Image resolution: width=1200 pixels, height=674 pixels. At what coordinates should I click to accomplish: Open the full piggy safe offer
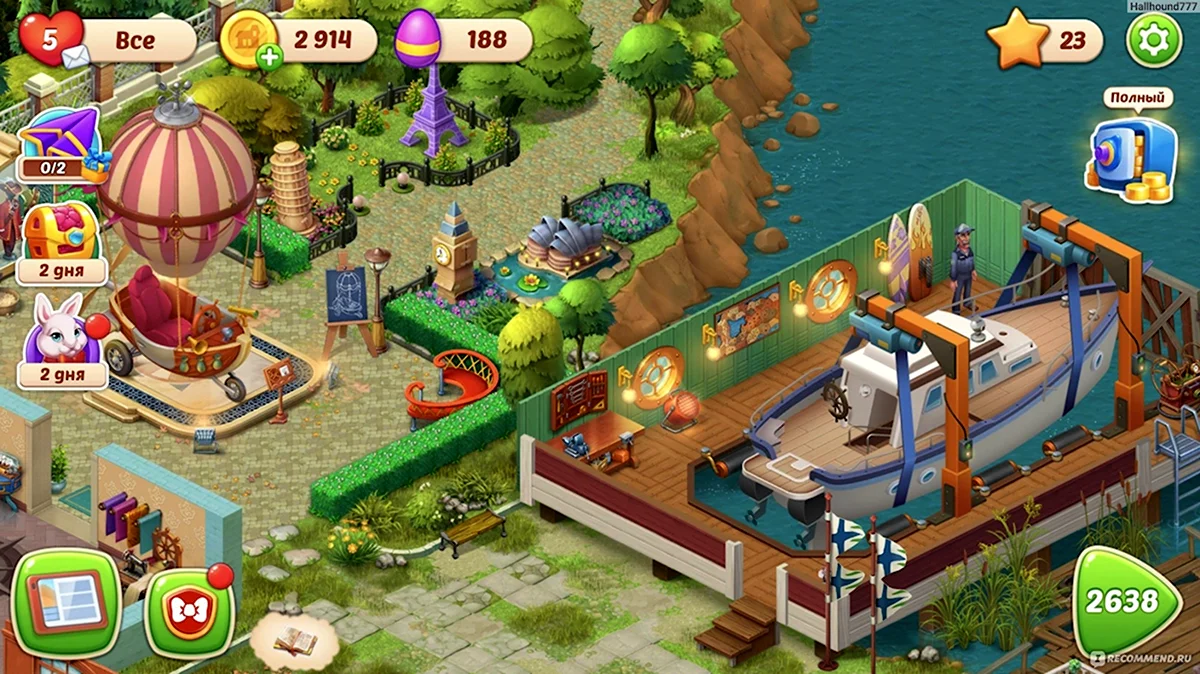click(1131, 155)
